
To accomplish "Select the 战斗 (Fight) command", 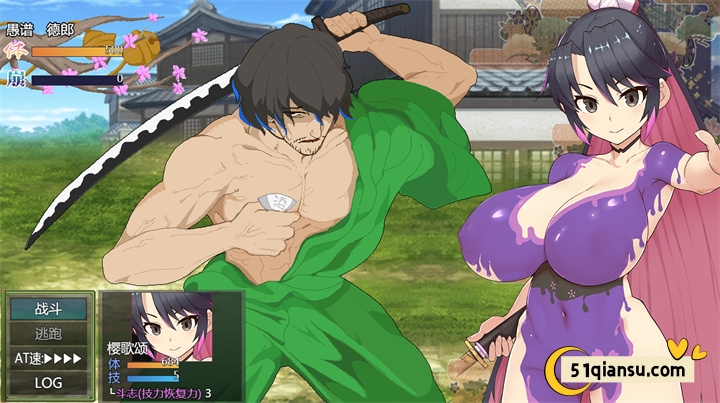I will (48, 310).
